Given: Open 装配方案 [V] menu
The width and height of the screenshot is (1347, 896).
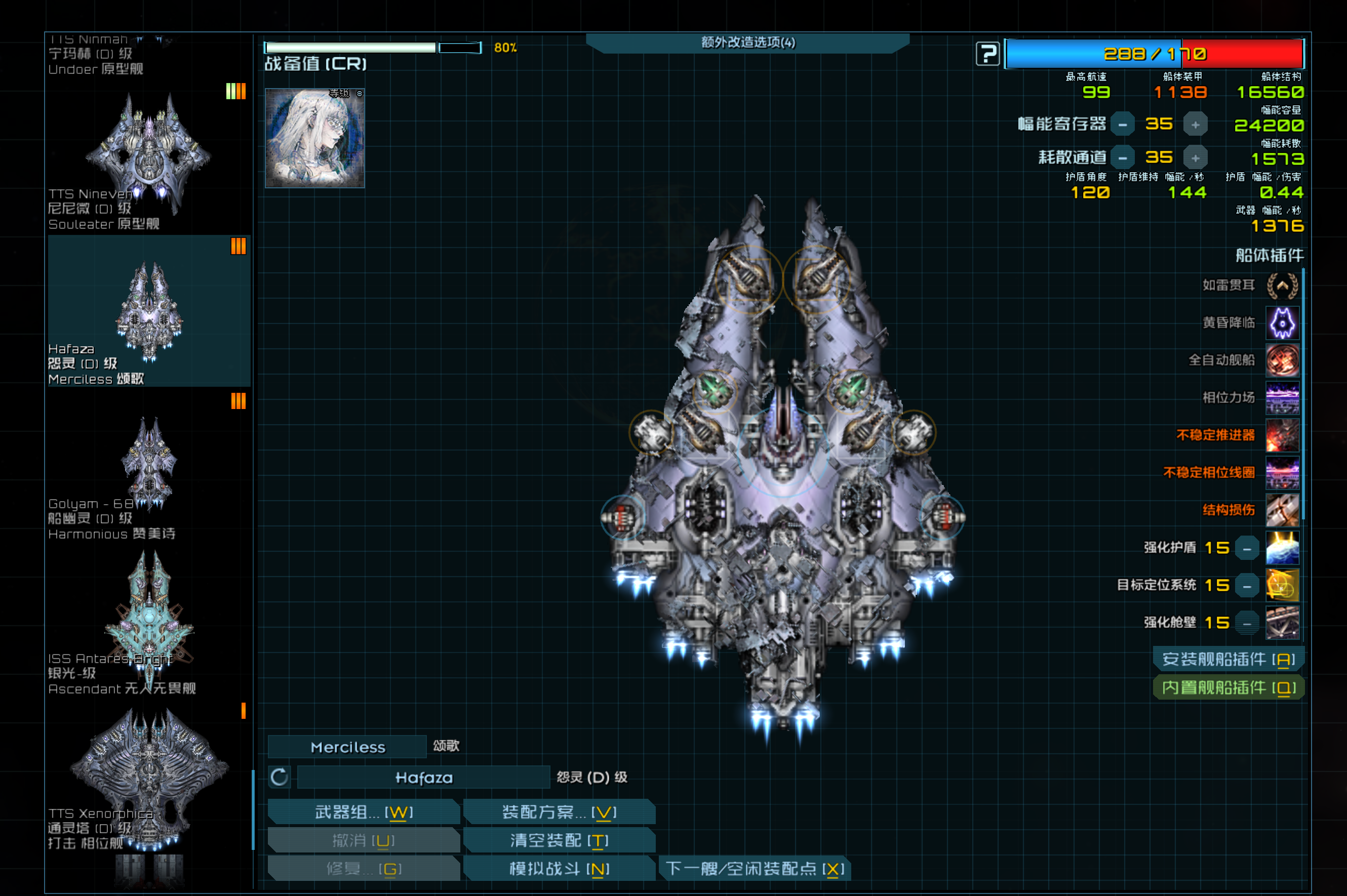Looking at the screenshot, I should [x=560, y=811].
